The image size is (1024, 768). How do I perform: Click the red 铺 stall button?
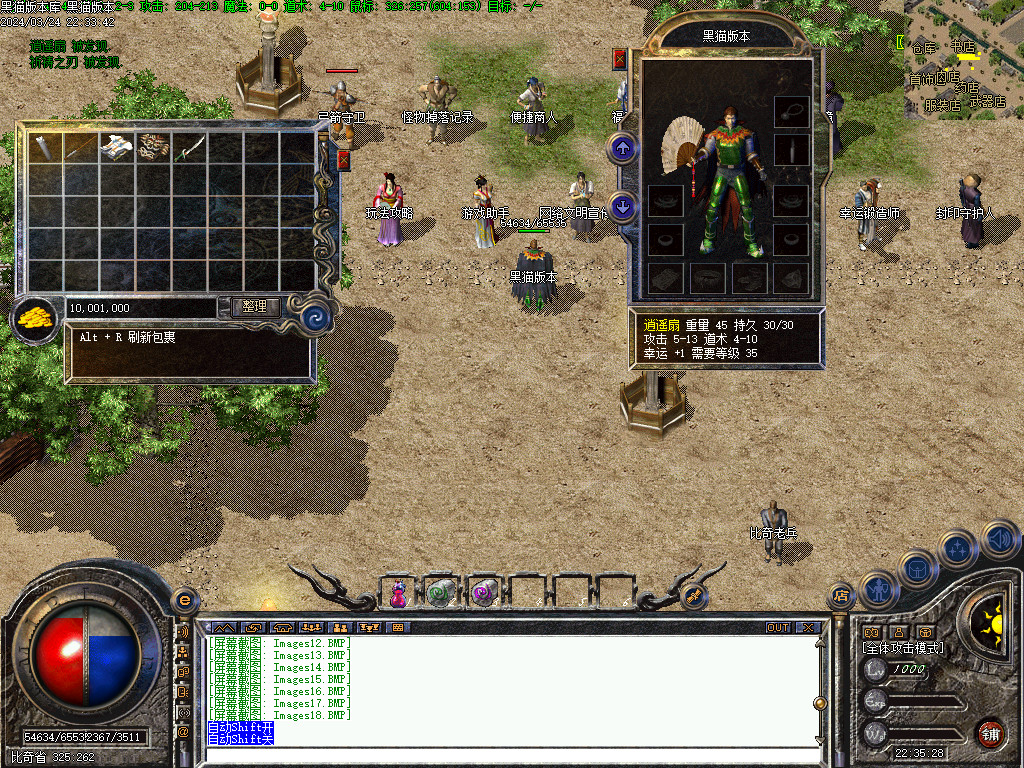tap(991, 732)
